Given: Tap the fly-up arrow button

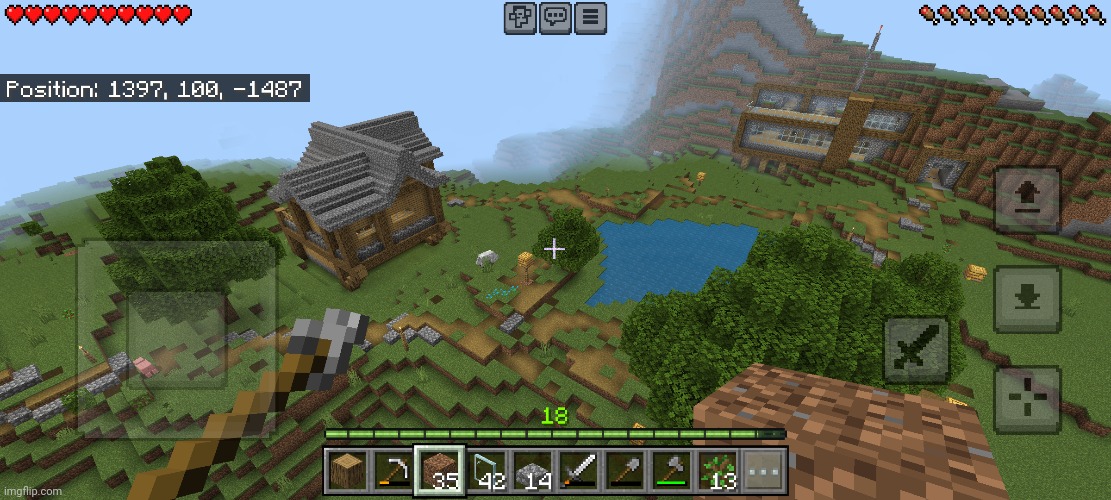Looking at the screenshot, I should [x=1026, y=200].
